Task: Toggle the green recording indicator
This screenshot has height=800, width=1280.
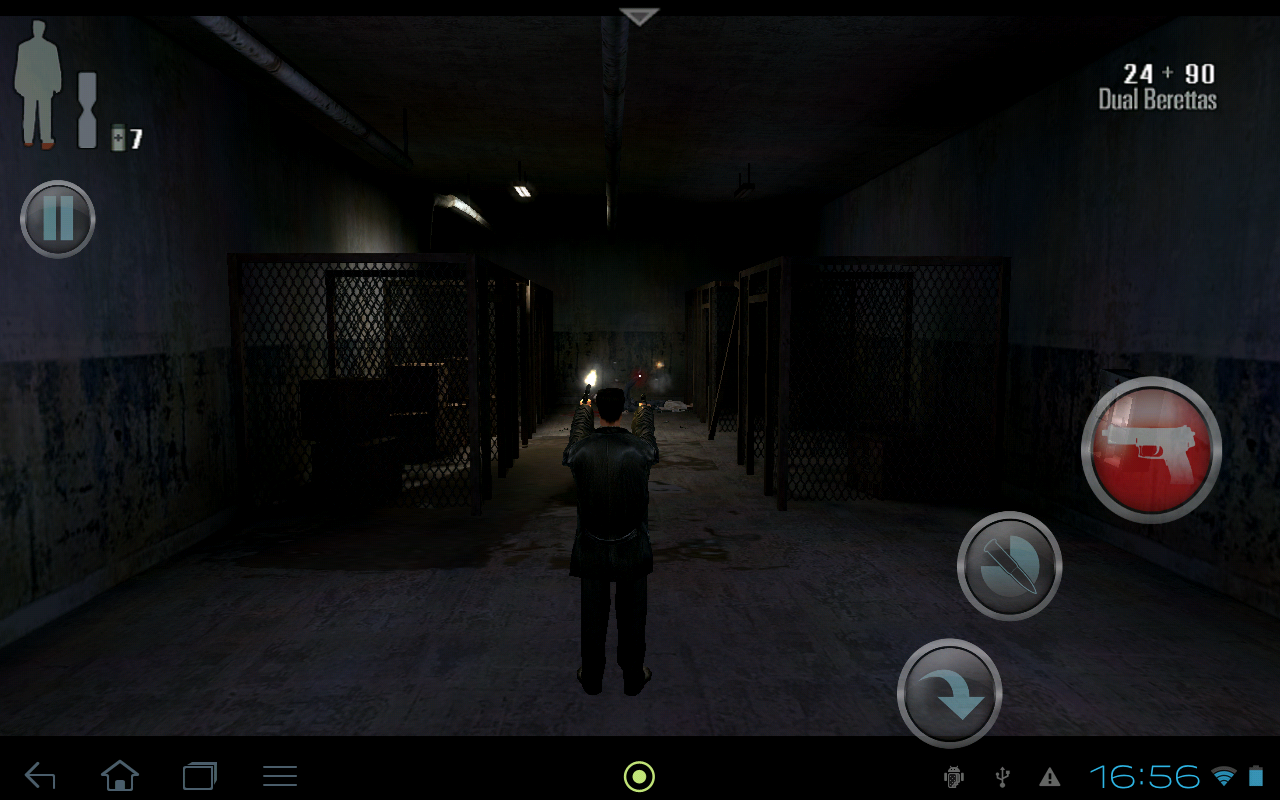Action: coord(638,776)
